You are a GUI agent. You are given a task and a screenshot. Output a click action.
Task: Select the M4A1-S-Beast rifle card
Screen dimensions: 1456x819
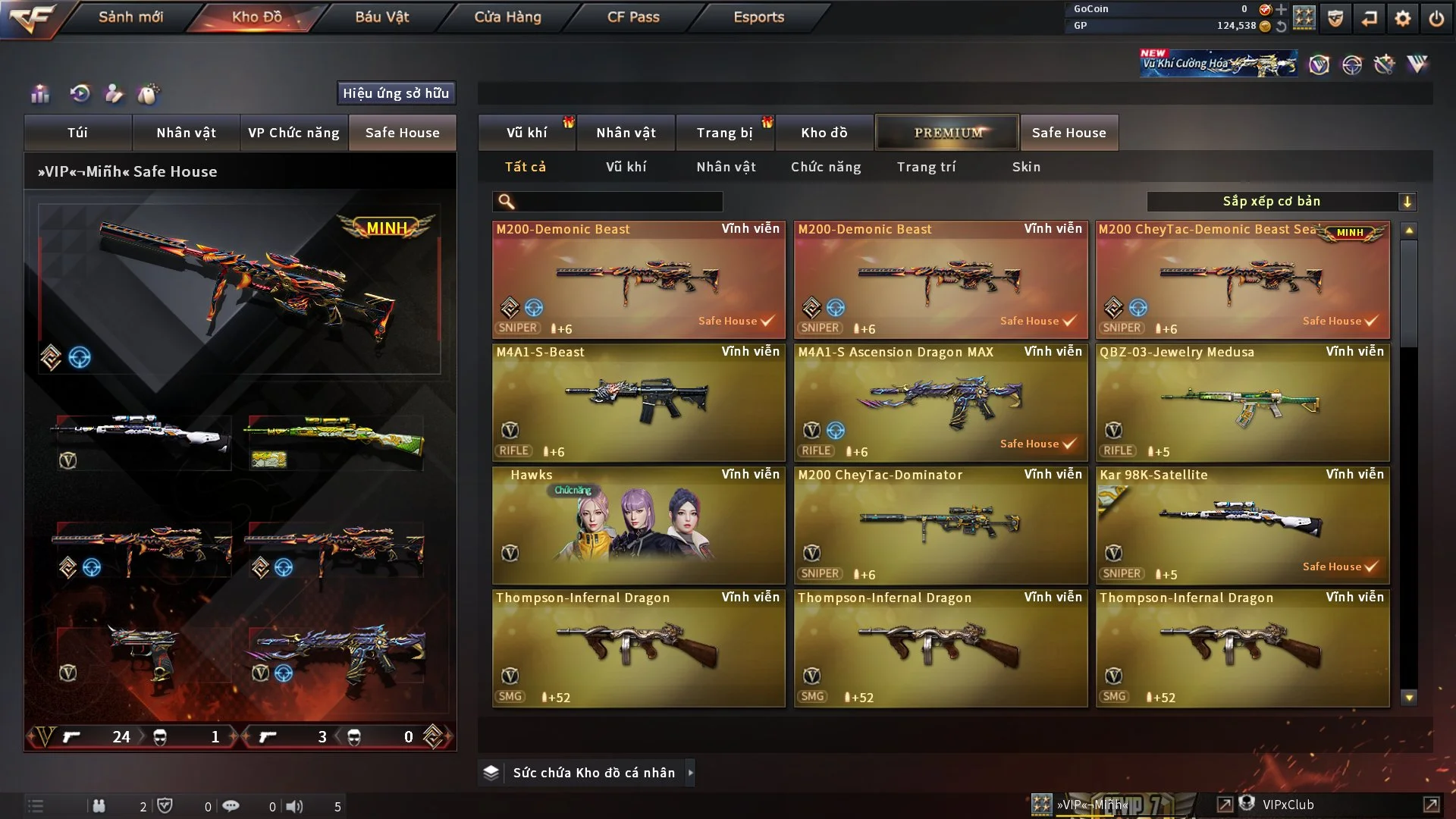pyautogui.click(x=639, y=403)
